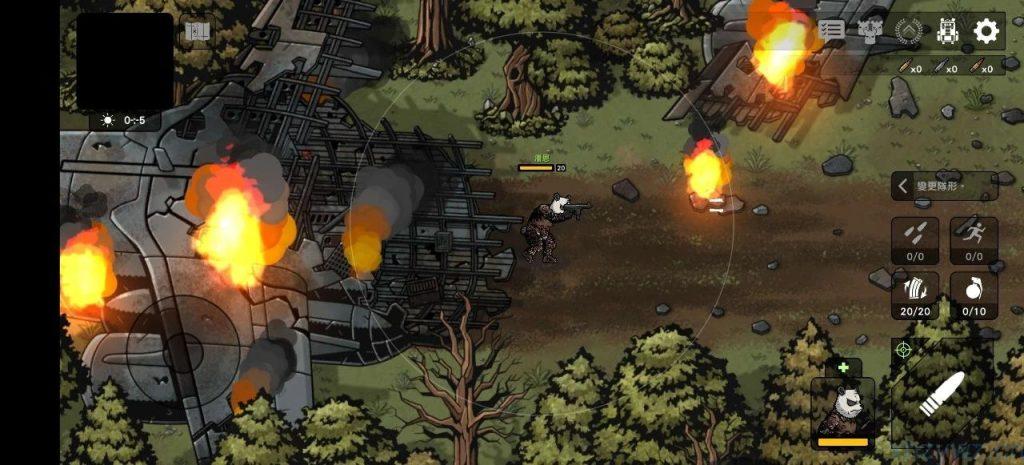The height and width of the screenshot is (465, 1024).
Task: Reload the magazine showing 20/20
Action: tap(915, 295)
